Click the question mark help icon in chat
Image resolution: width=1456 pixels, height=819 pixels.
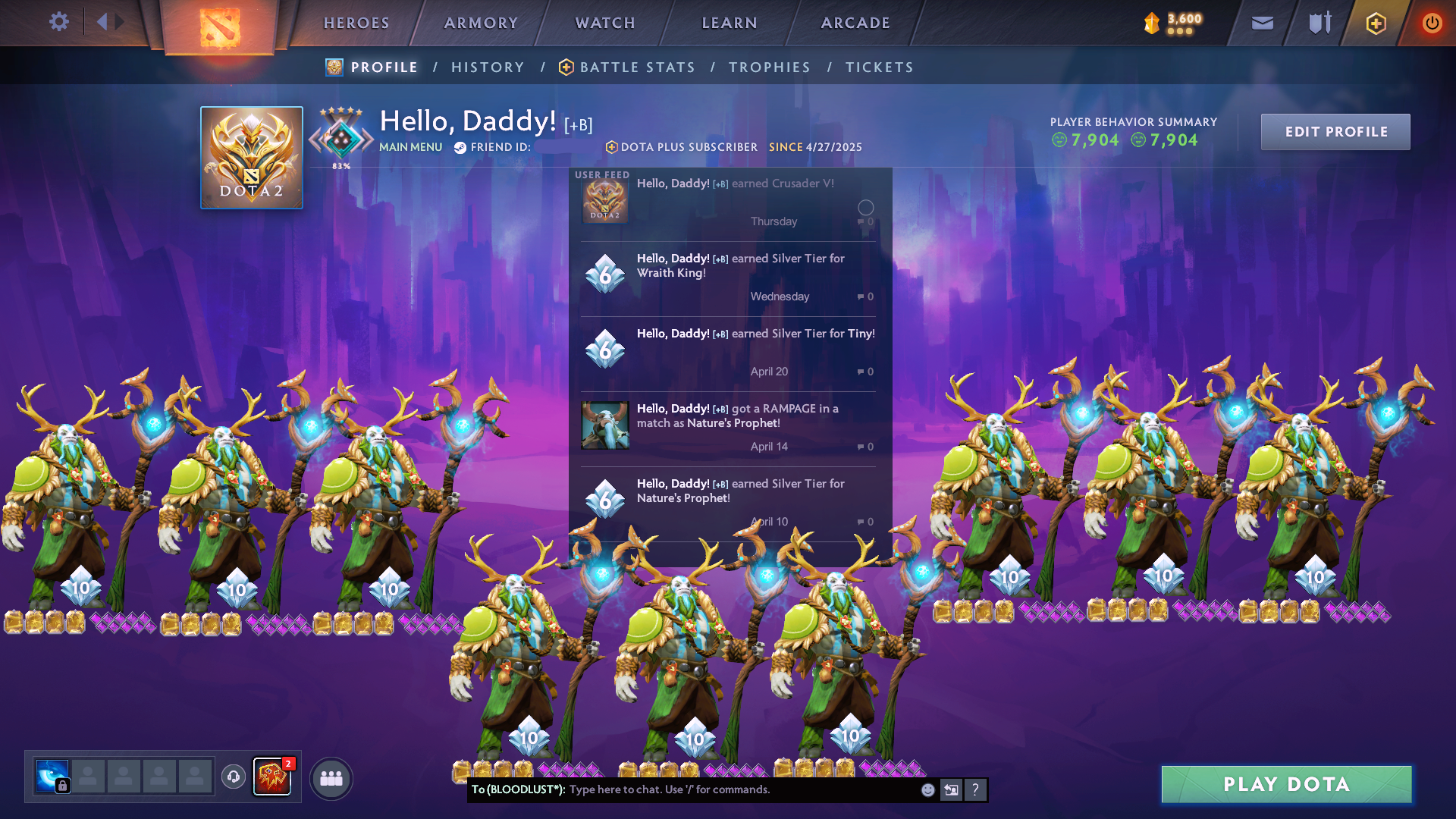click(975, 790)
